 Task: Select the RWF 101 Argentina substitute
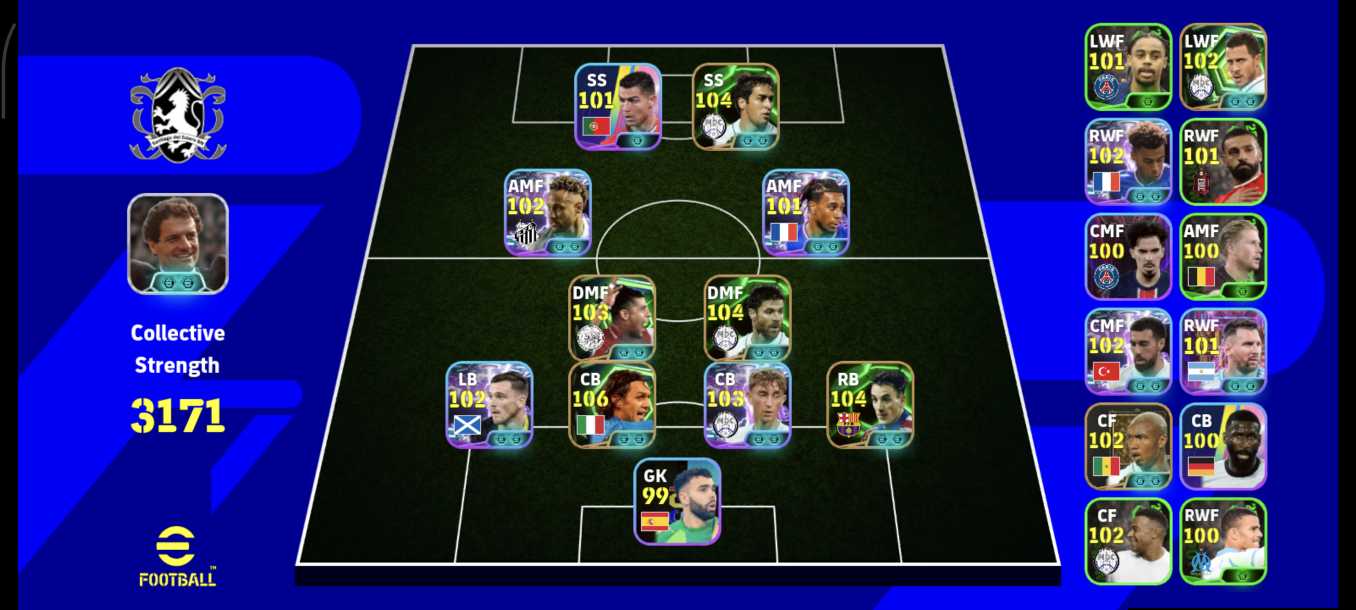tap(1223, 351)
